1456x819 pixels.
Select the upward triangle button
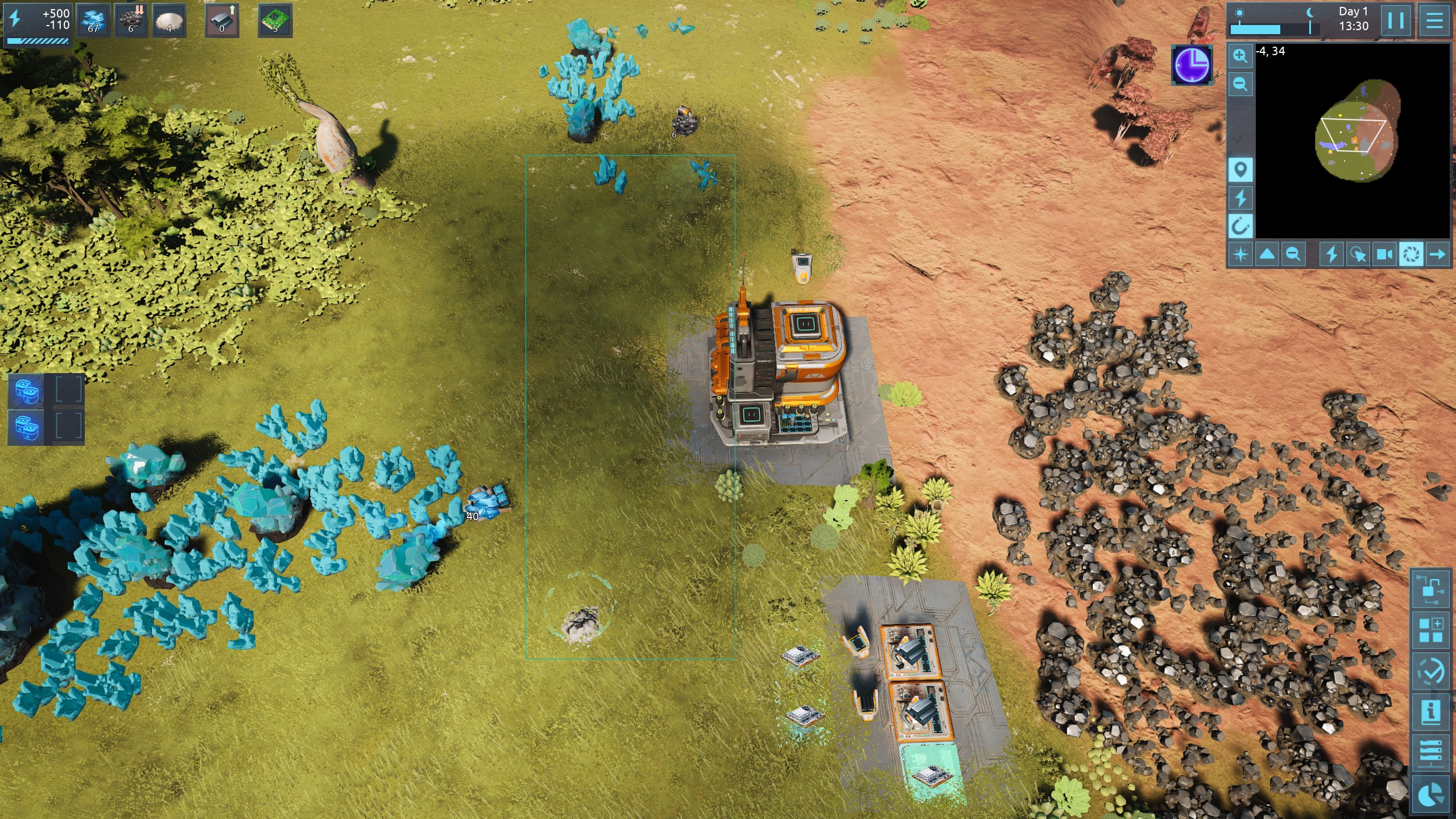(x=1267, y=254)
